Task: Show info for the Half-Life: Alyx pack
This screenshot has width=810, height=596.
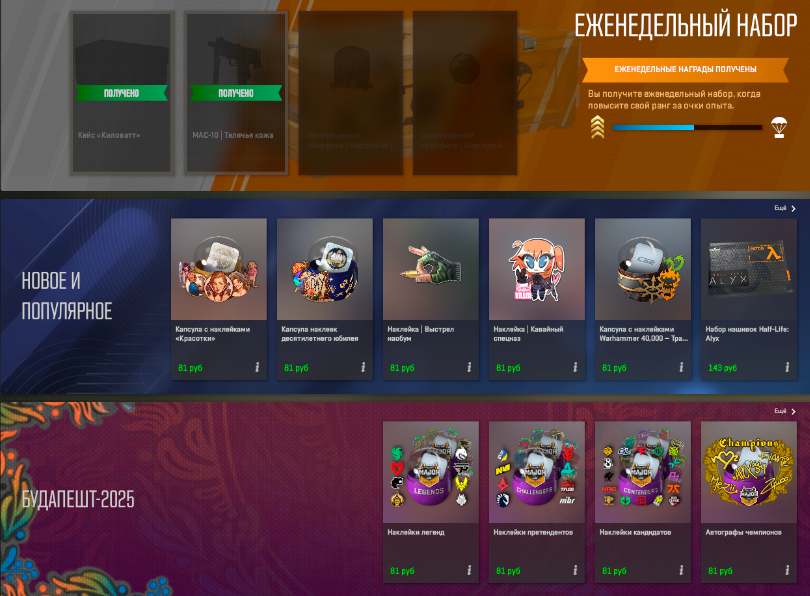Action: coord(786,368)
